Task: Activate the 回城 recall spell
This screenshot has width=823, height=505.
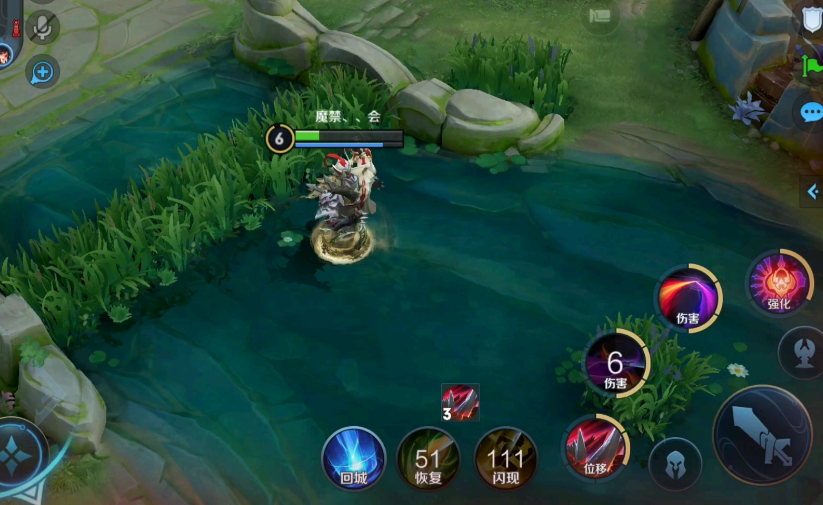Action: (354, 458)
